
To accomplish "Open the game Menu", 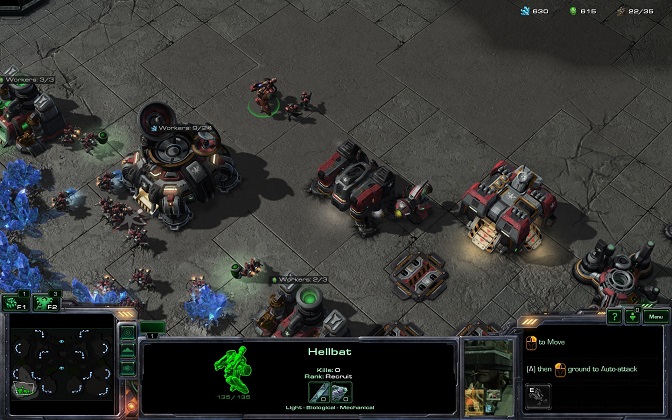I will tap(655, 317).
